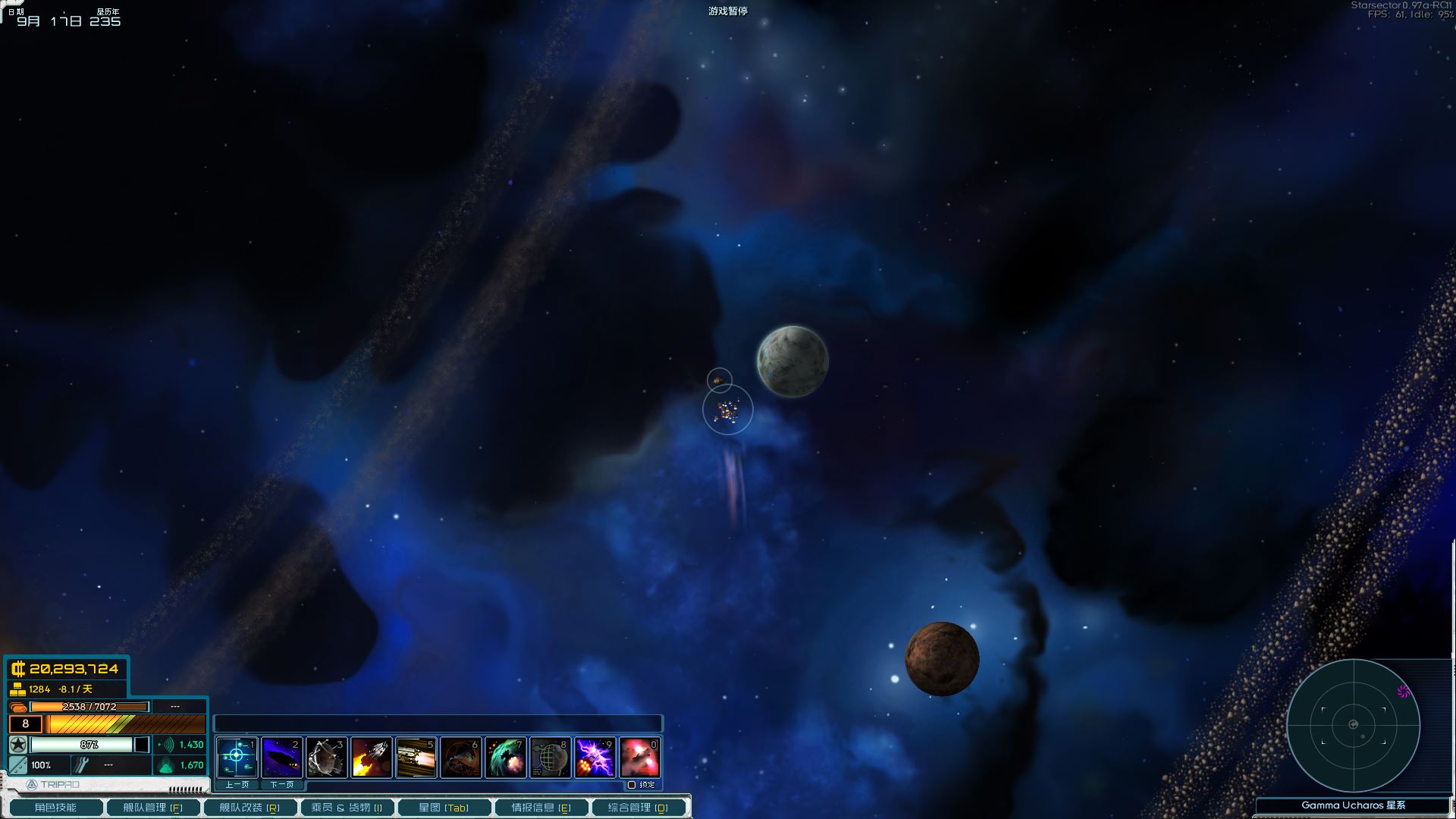Activate the dark ship silhouette ability in slot 2
This screenshot has width=1456, height=819.
pos(281,757)
